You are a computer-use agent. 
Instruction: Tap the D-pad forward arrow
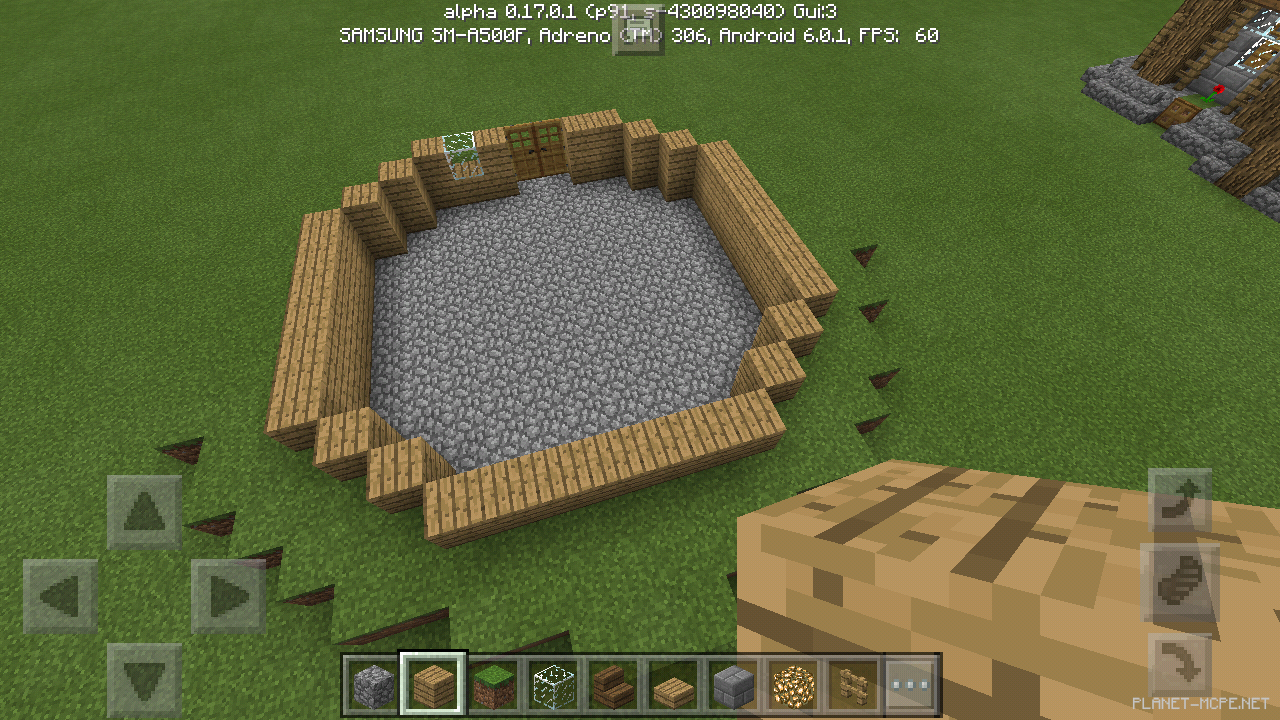point(144,512)
